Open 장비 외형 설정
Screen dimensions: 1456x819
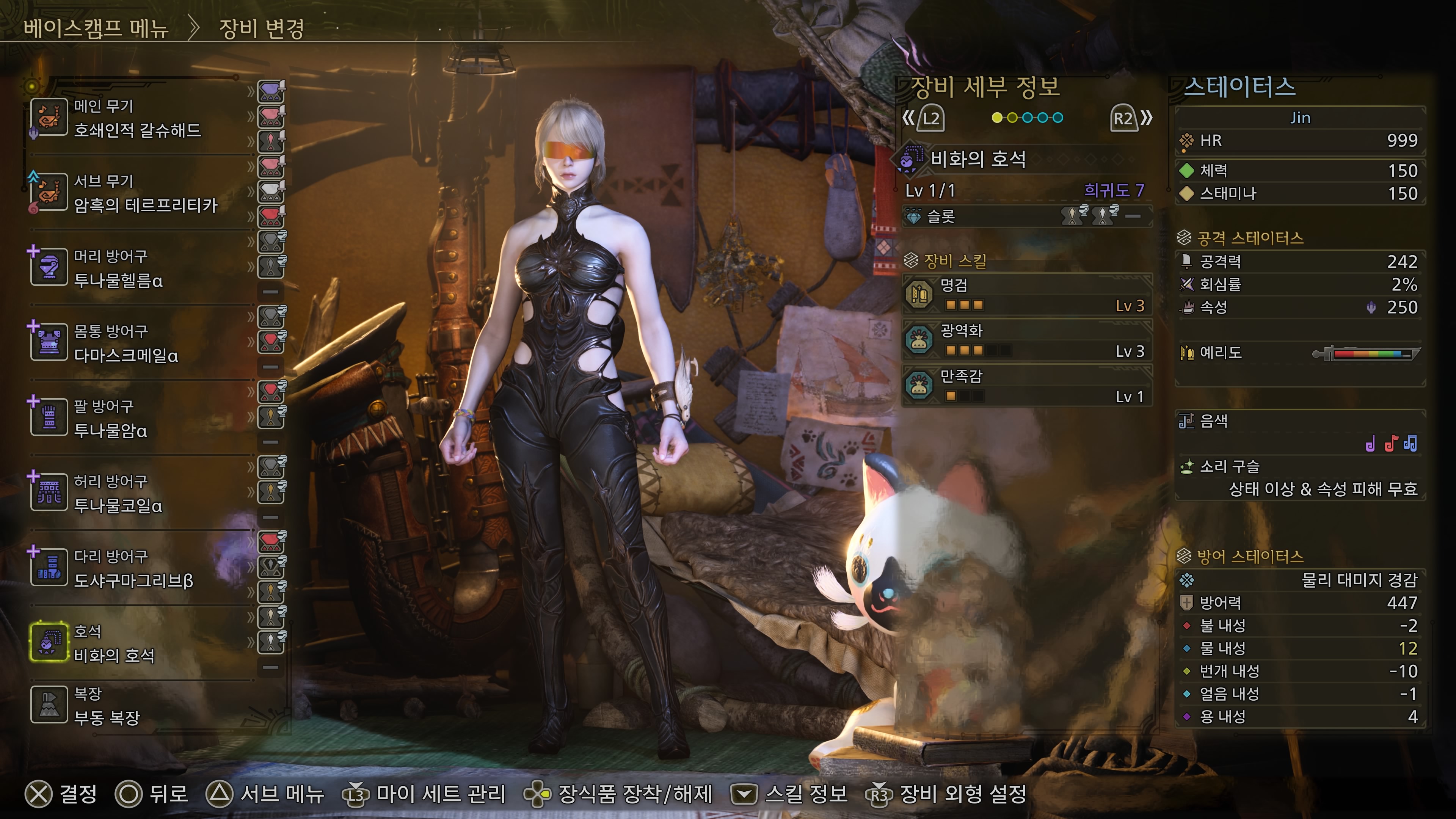(x=946, y=794)
